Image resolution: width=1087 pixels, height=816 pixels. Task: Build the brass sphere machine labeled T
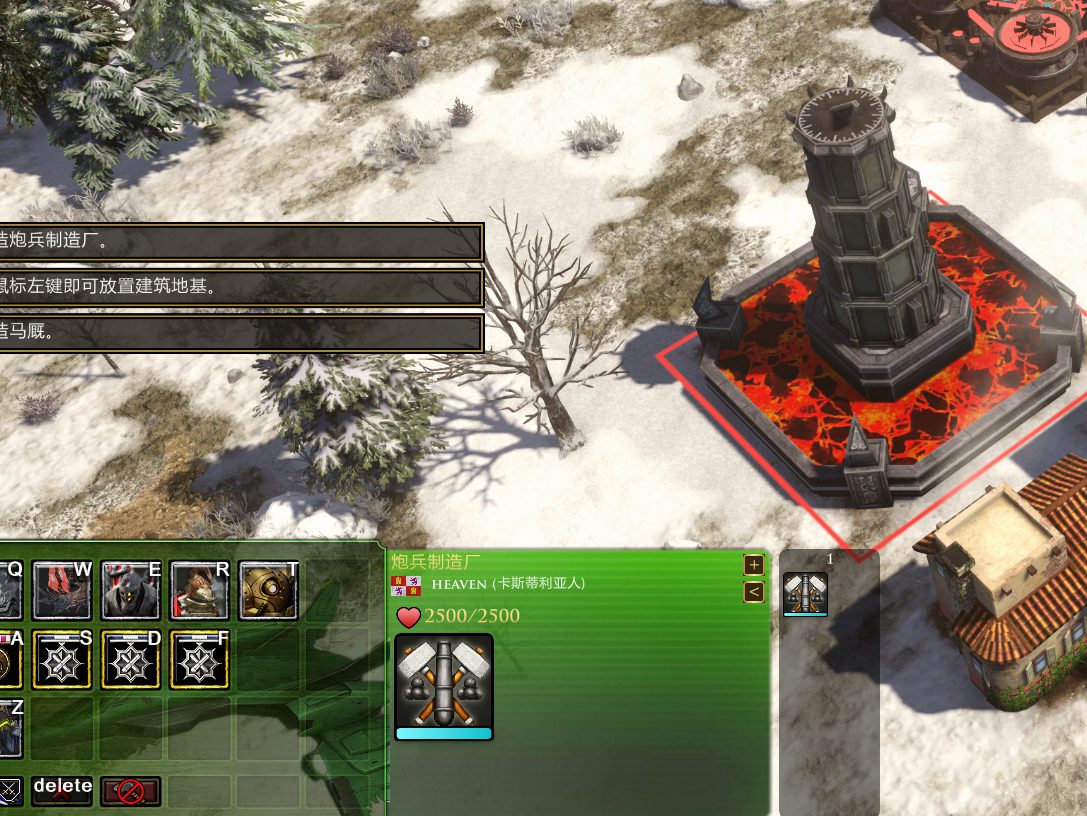[x=268, y=590]
